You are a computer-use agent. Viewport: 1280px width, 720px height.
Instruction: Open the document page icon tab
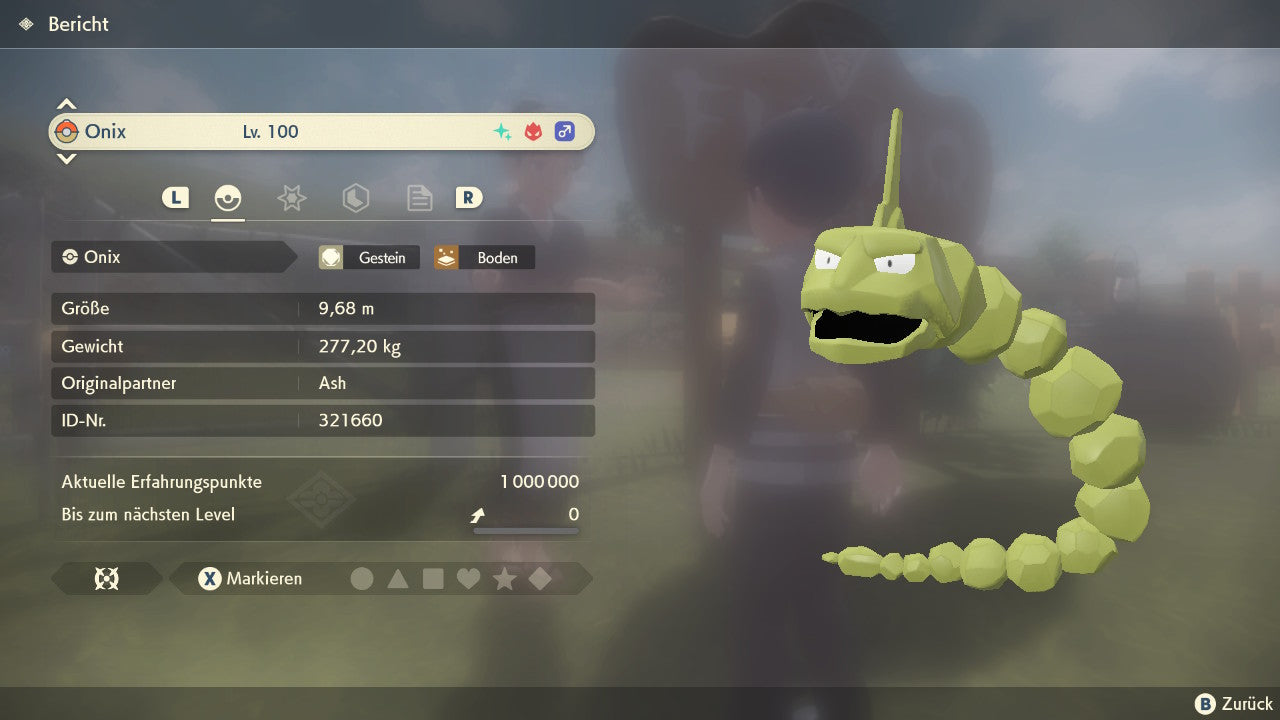coord(419,198)
